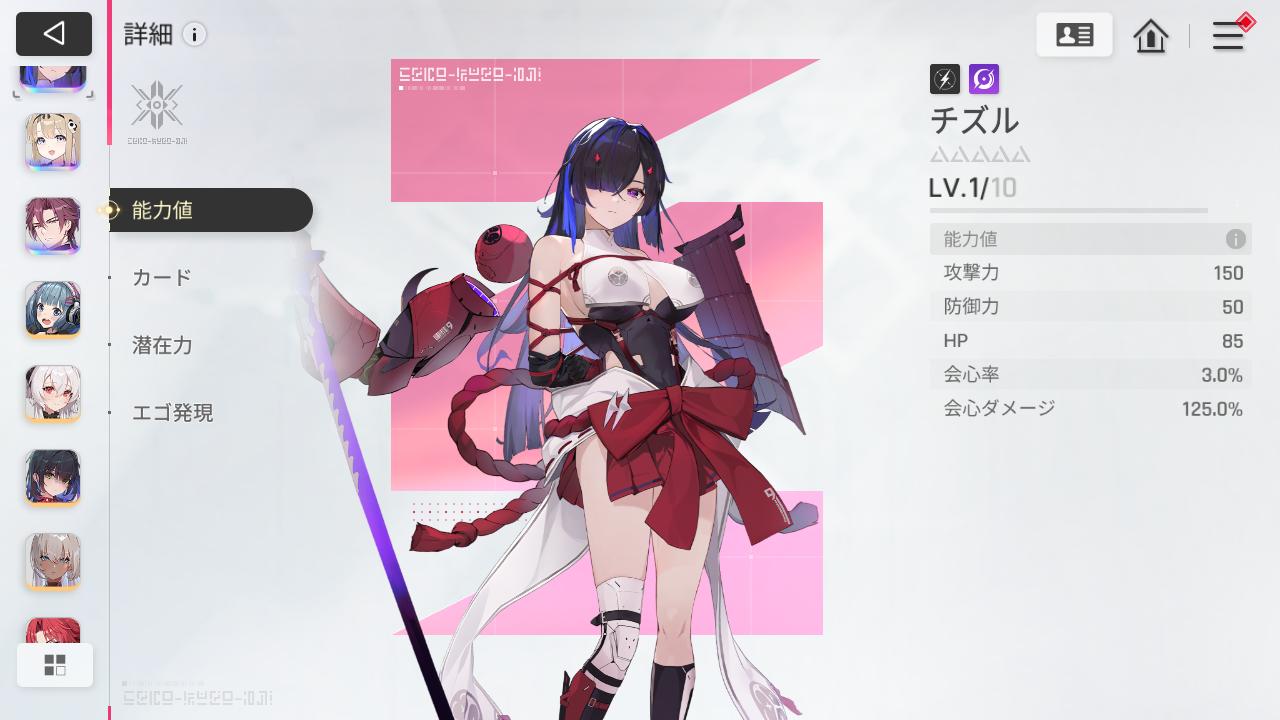
Task: Open the info icon next to 詳細 title
Action: [x=194, y=34]
